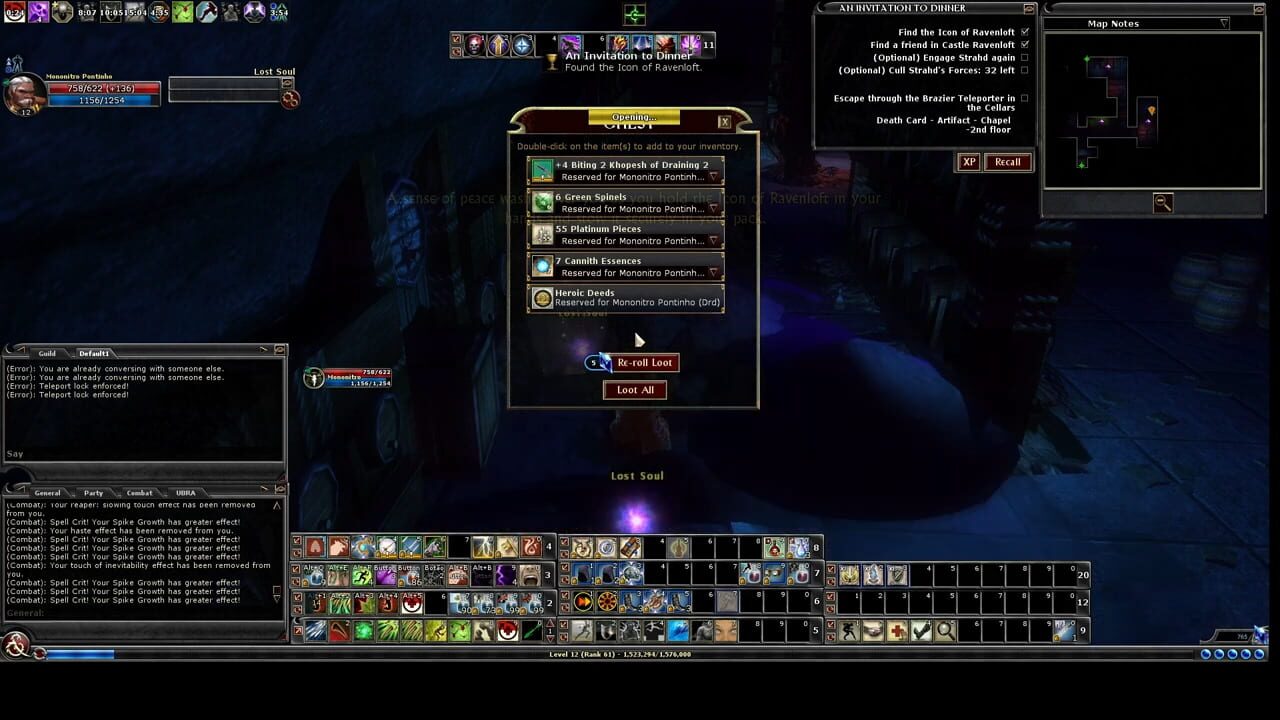Image resolution: width=1280 pixels, height=720 pixels.
Task: Click the Biting Khopesh weapon icon
Action: 541,169
